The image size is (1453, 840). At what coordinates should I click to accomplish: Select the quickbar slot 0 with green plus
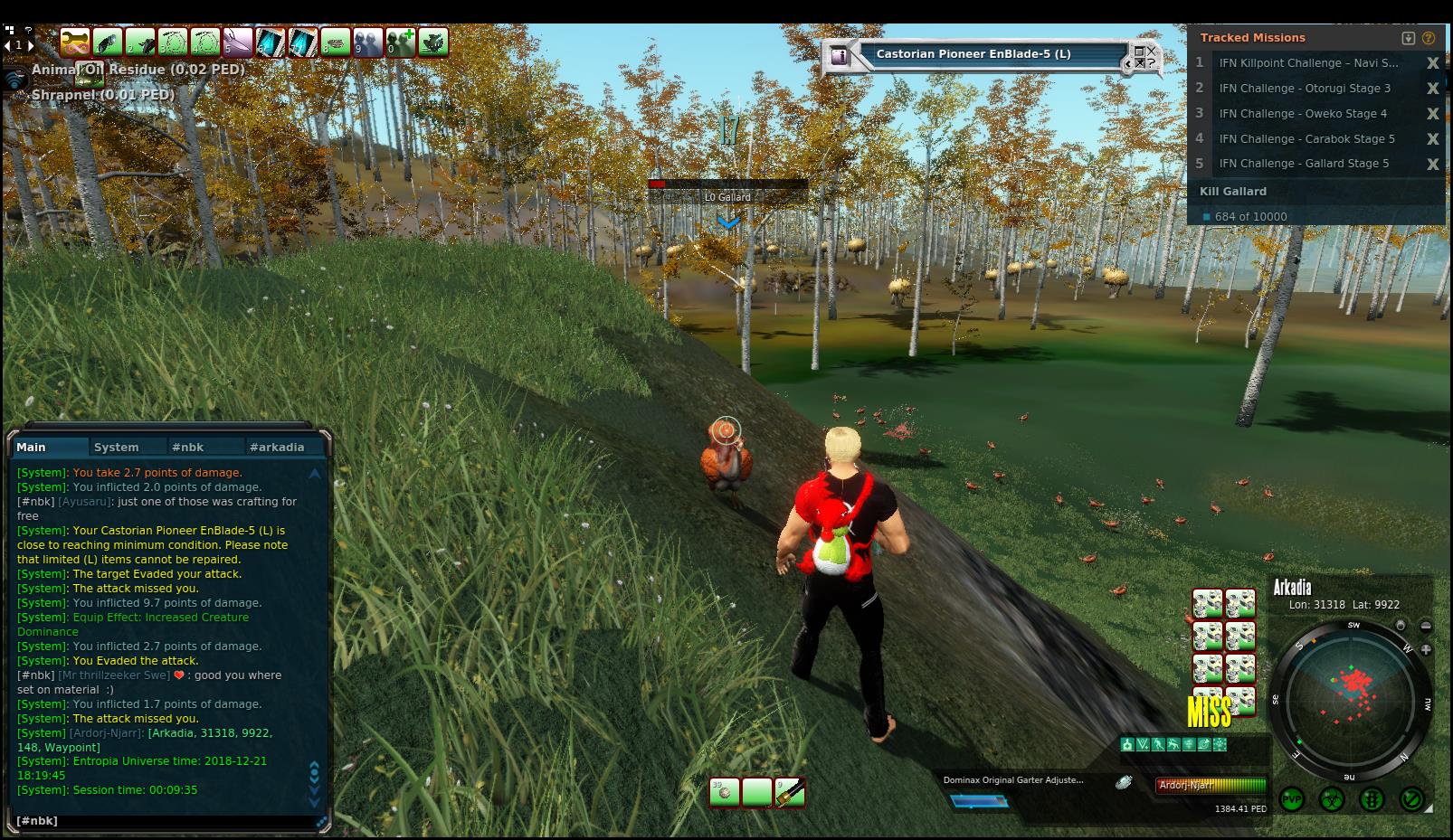[x=400, y=42]
